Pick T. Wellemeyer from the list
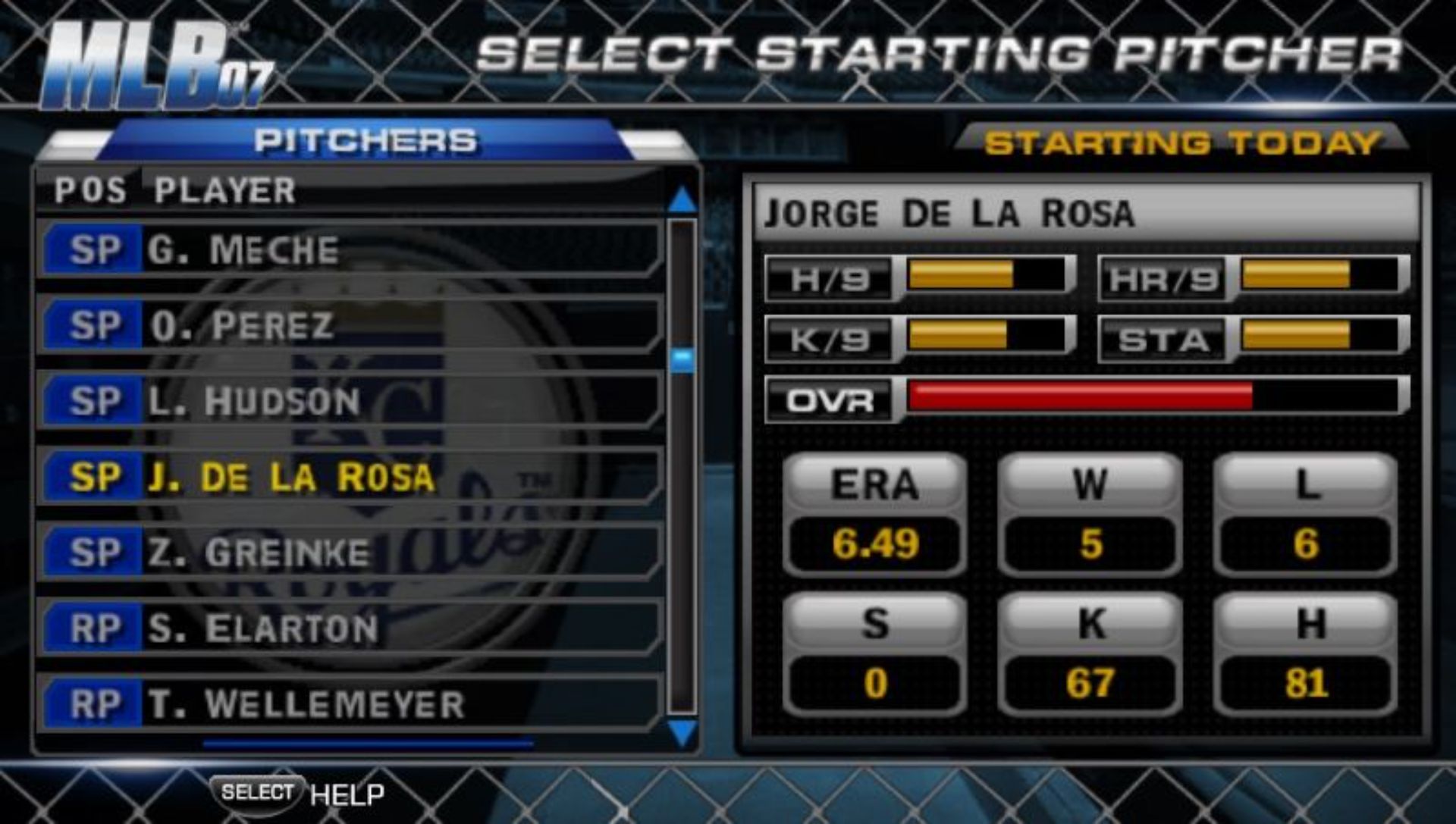The height and width of the screenshot is (824, 1456). click(349, 704)
